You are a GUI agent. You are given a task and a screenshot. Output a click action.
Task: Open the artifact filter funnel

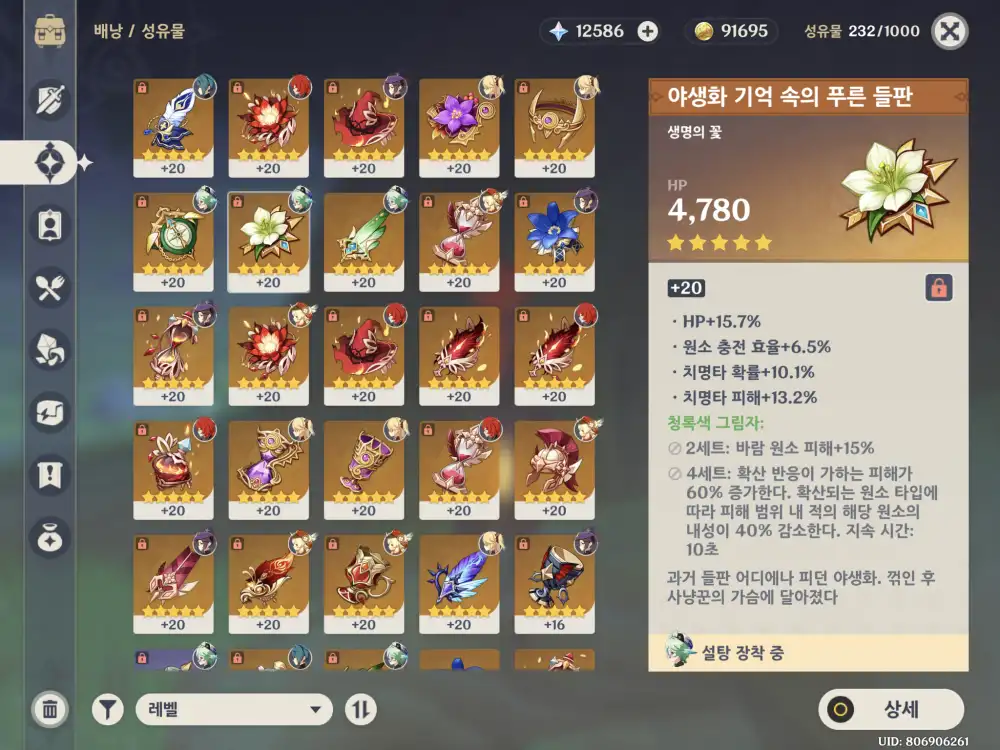(x=108, y=710)
